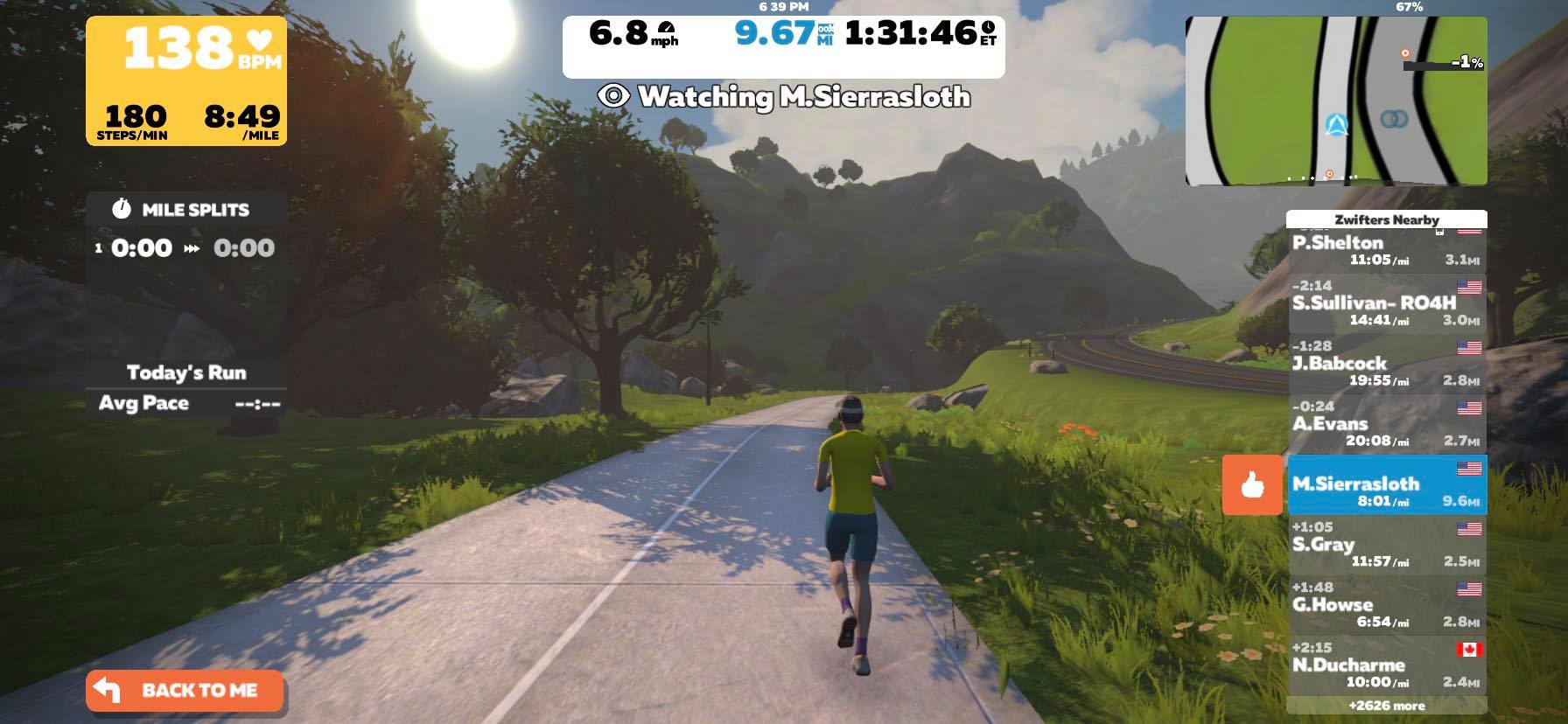Select A.Evans row in nearby runners
The image size is (1568, 724).
pyautogui.click(x=1386, y=423)
